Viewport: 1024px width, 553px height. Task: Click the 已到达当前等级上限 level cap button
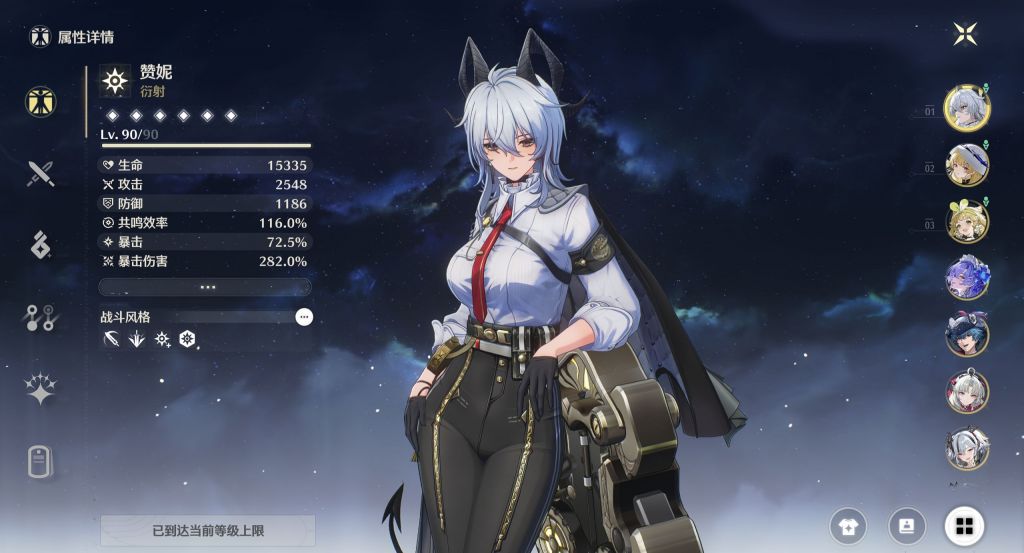tap(208, 530)
